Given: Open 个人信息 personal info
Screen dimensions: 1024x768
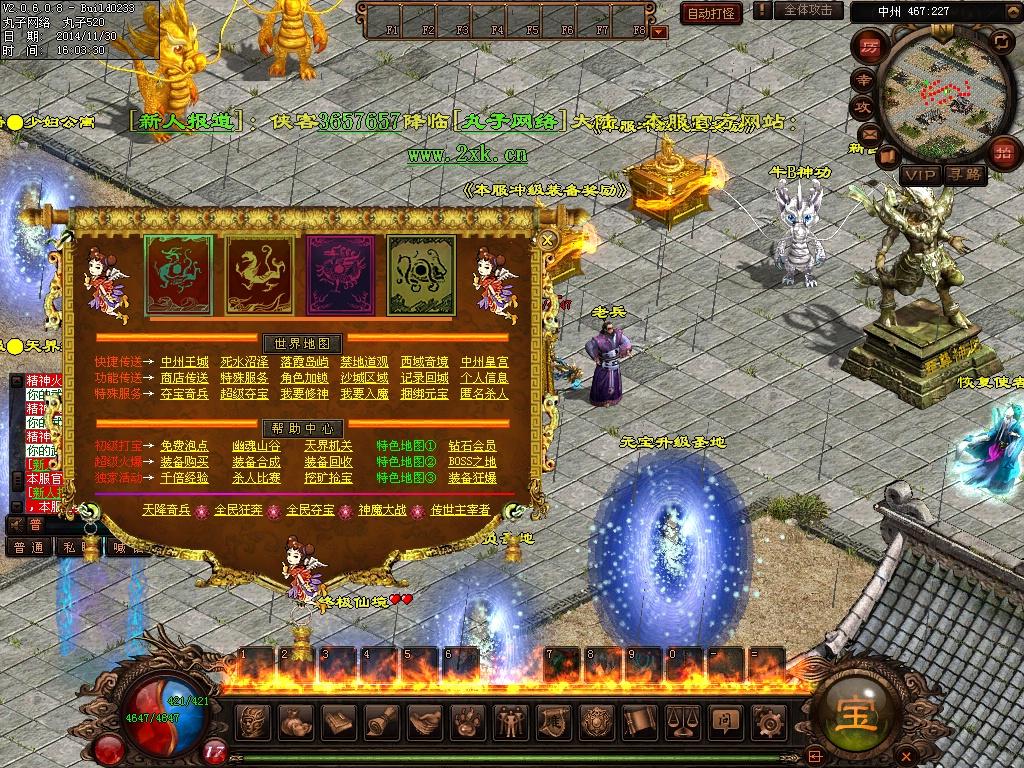Looking at the screenshot, I should click(484, 378).
